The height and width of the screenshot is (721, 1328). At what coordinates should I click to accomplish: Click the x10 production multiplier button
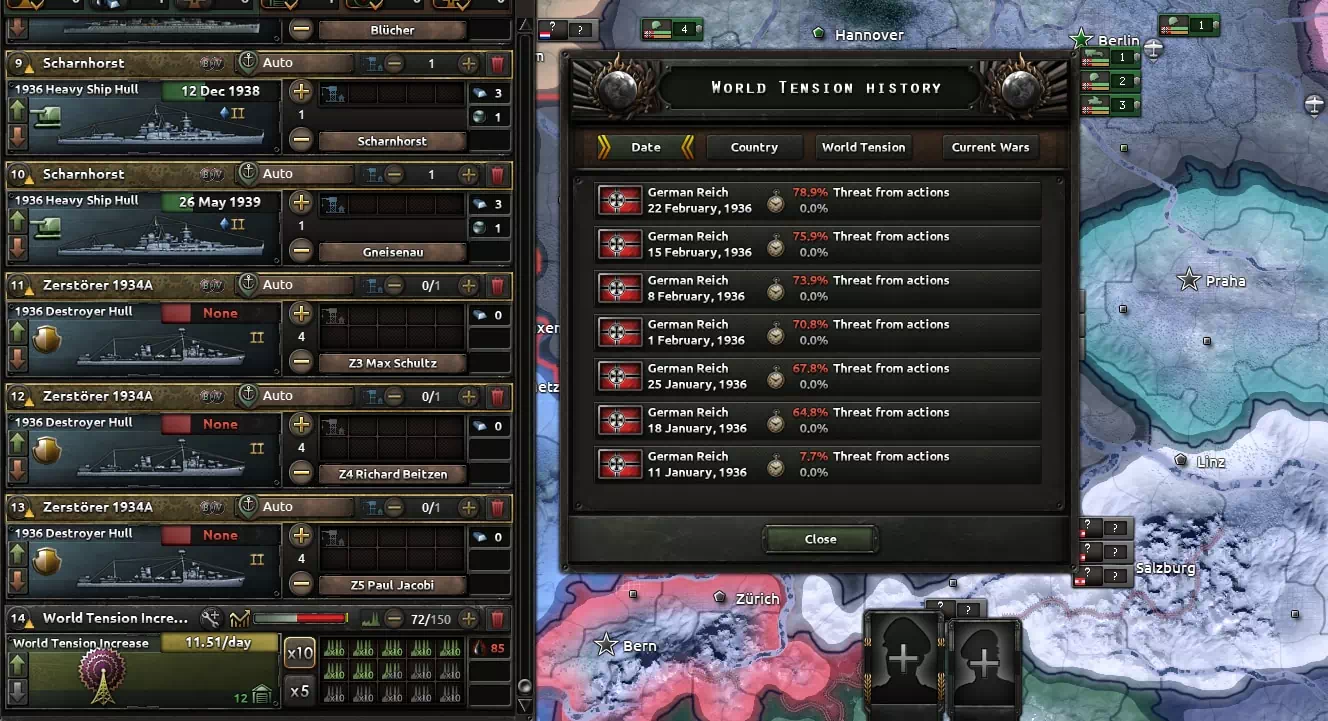click(300, 654)
